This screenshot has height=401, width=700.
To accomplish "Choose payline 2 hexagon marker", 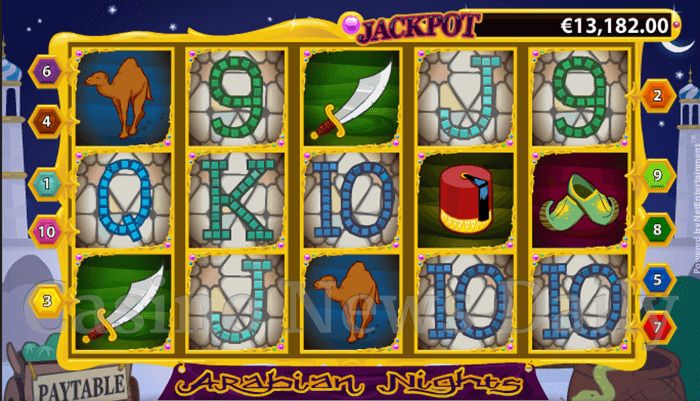I will click(x=657, y=96).
